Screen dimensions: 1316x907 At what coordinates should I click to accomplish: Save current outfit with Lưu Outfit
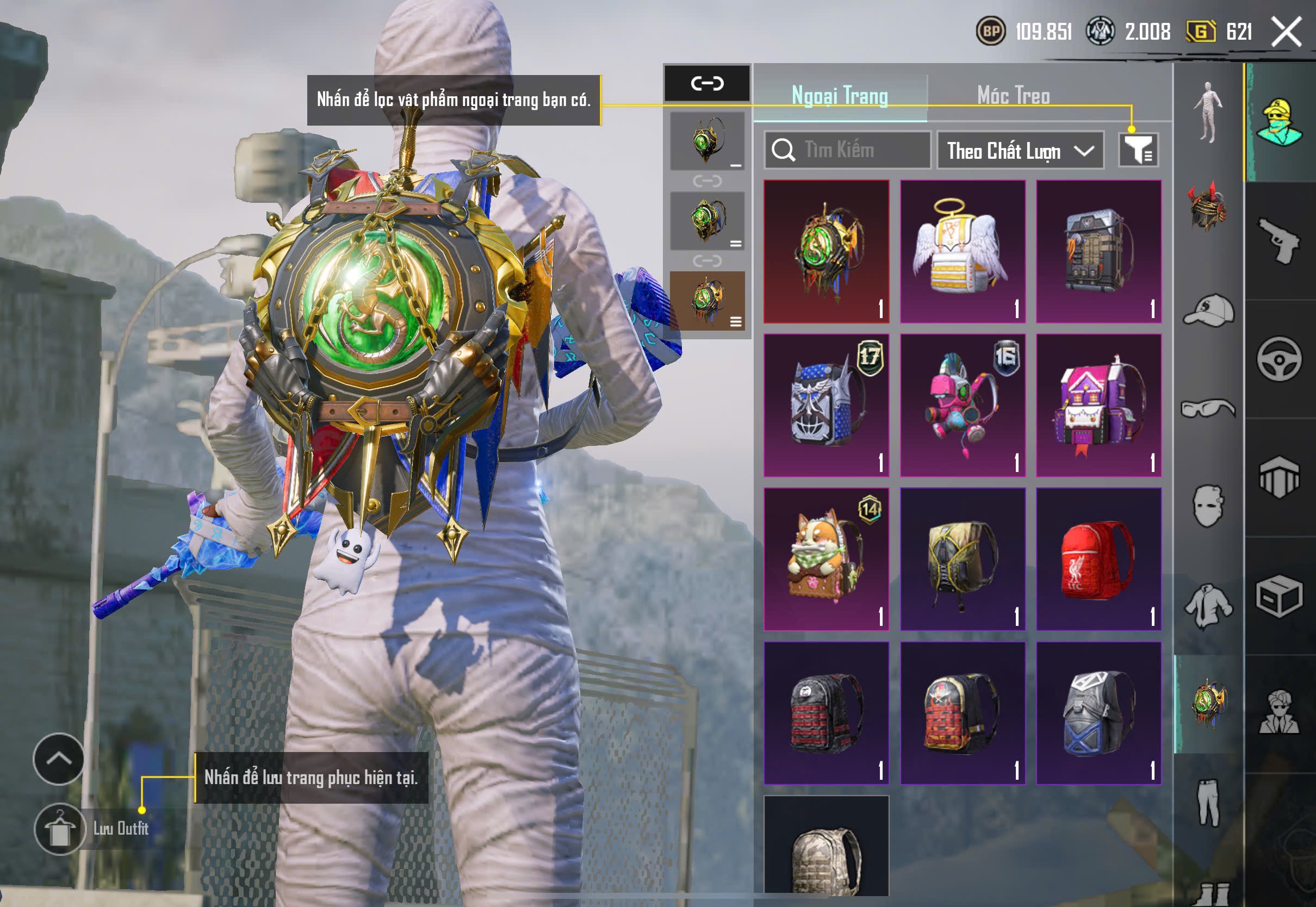click(60, 829)
